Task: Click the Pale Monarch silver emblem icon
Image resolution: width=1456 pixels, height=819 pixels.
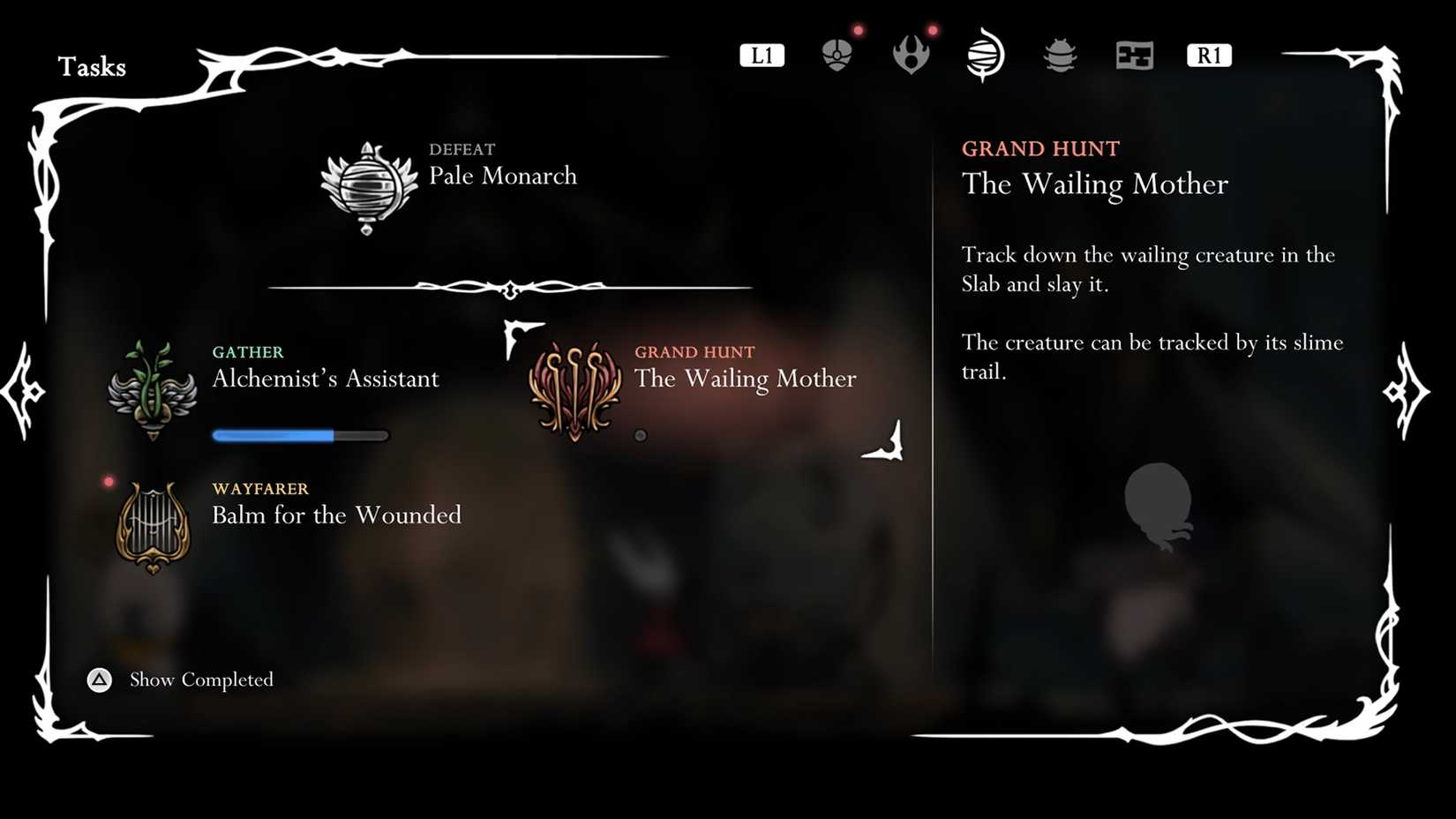Action: pos(368,185)
